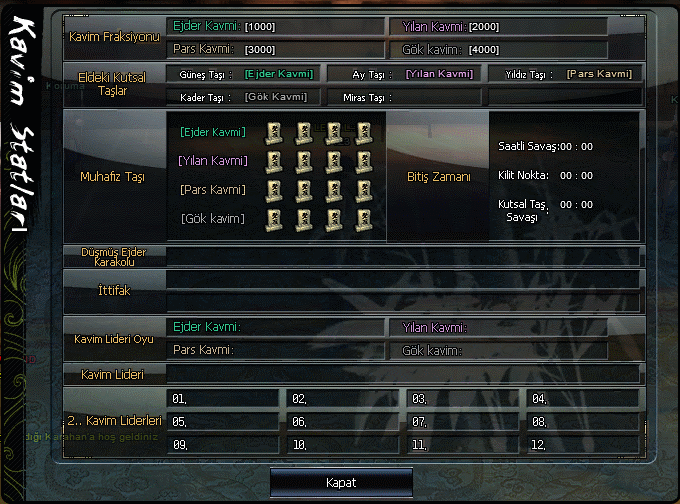Pick sub-leader slot 11
Image resolution: width=680 pixels, height=504 pixels.
pos(463,444)
